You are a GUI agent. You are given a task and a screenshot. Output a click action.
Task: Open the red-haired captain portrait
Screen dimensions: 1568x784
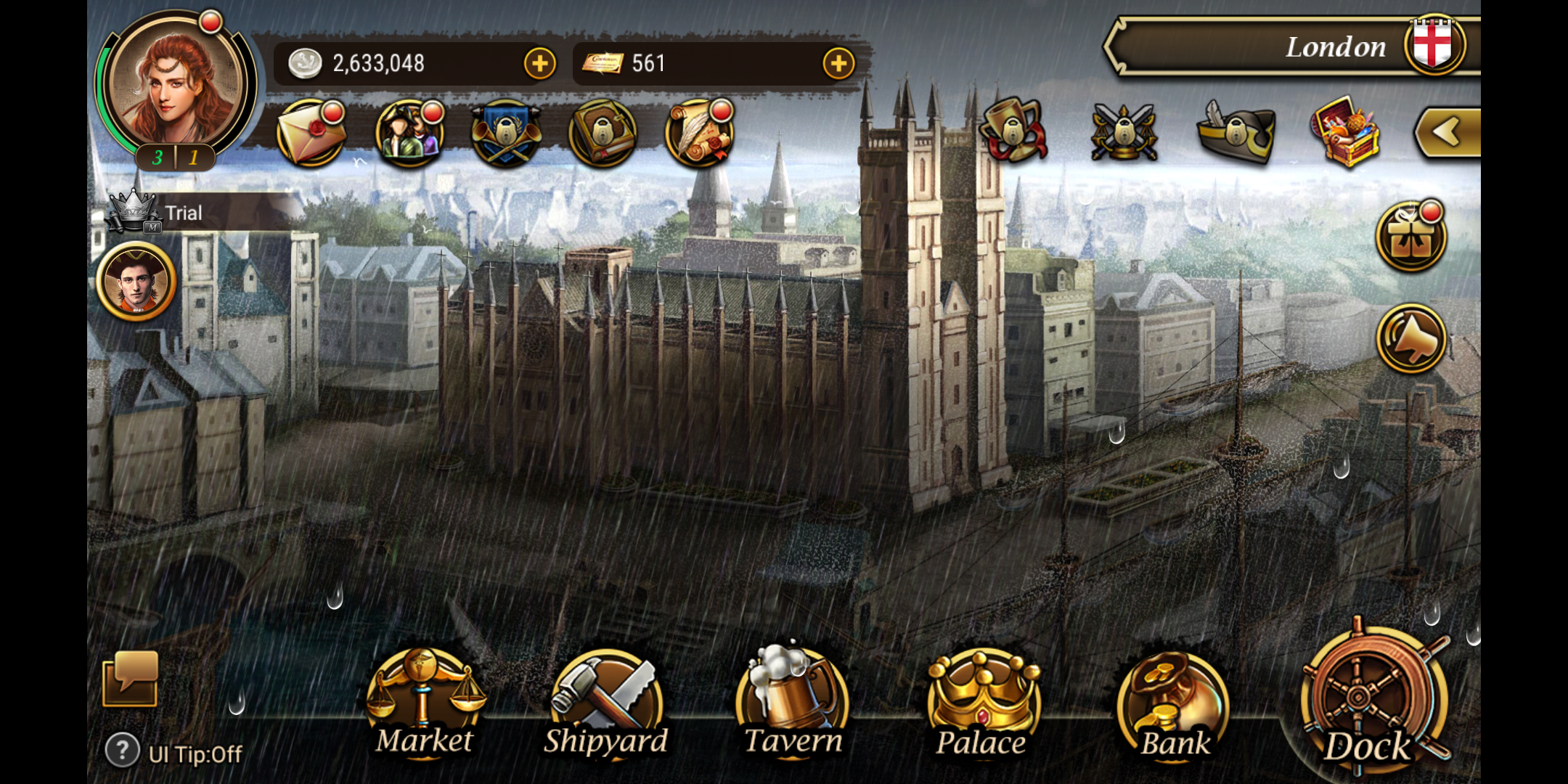pos(176,83)
